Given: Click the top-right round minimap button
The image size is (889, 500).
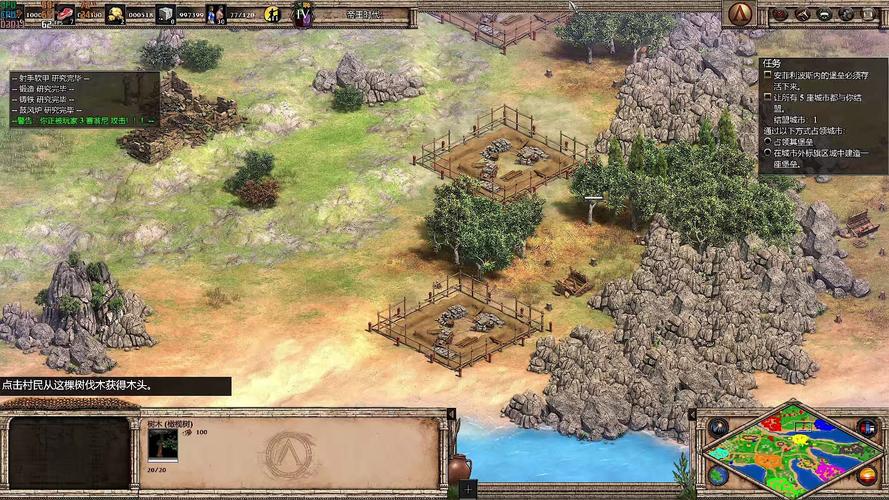Looking at the screenshot, I should [866, 427].
